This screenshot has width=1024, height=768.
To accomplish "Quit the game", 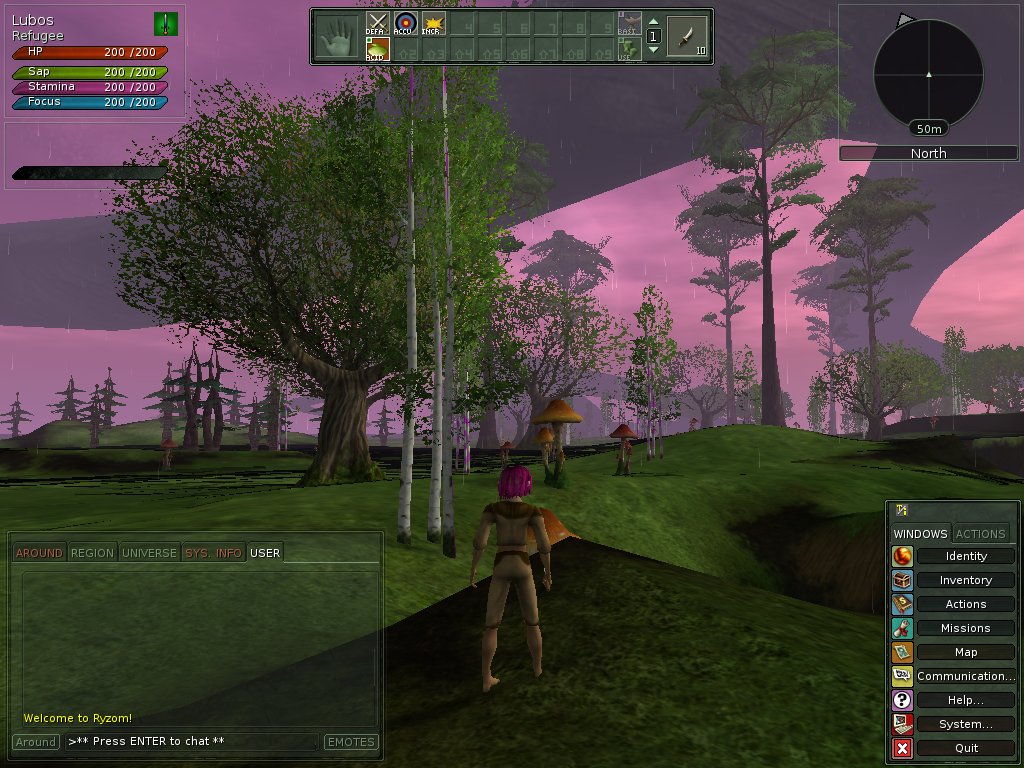I will (965, 748).
